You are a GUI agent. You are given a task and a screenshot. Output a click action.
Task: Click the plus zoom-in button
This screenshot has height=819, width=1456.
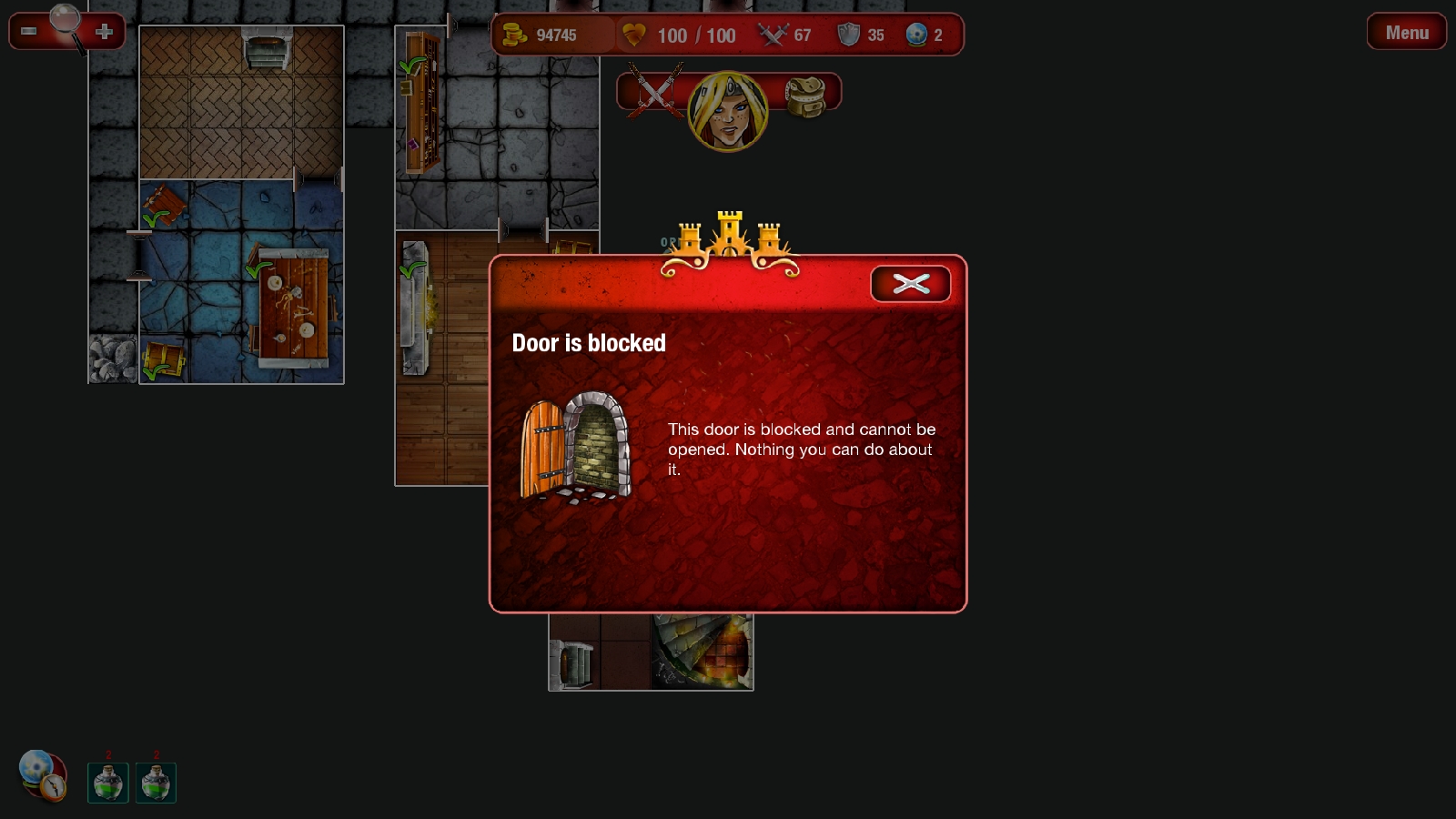105,31
